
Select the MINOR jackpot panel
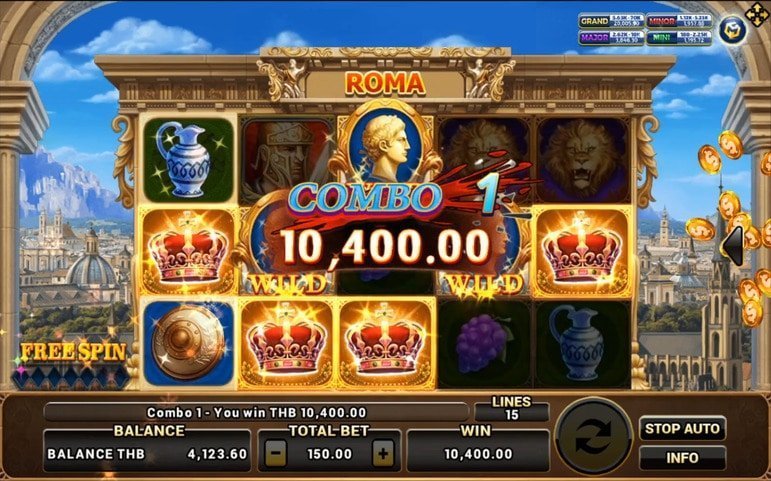click(676, 21)
